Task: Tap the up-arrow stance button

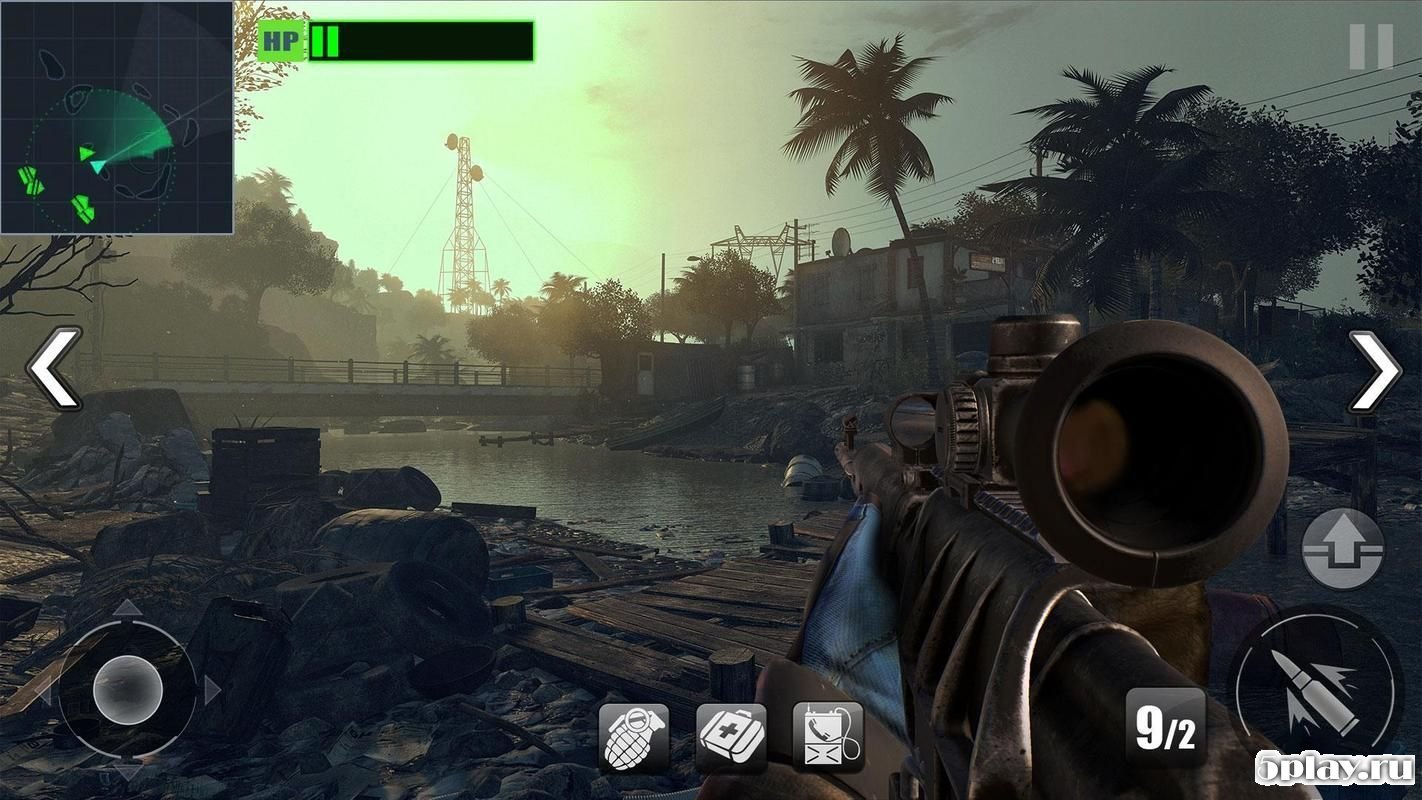Action: (x=1343, y=549)
